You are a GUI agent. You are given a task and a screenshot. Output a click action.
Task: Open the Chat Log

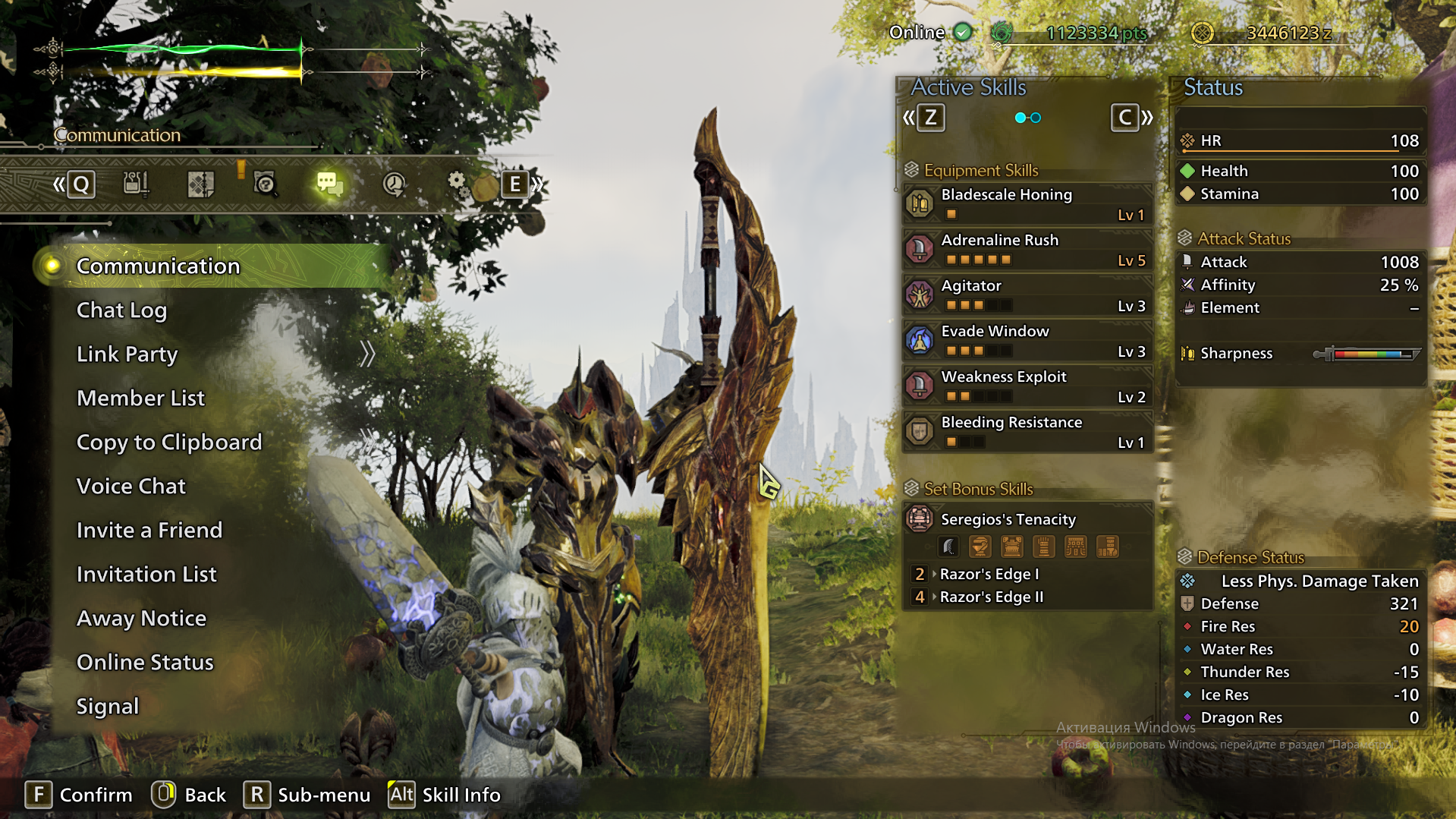click(x=121, y=310)
